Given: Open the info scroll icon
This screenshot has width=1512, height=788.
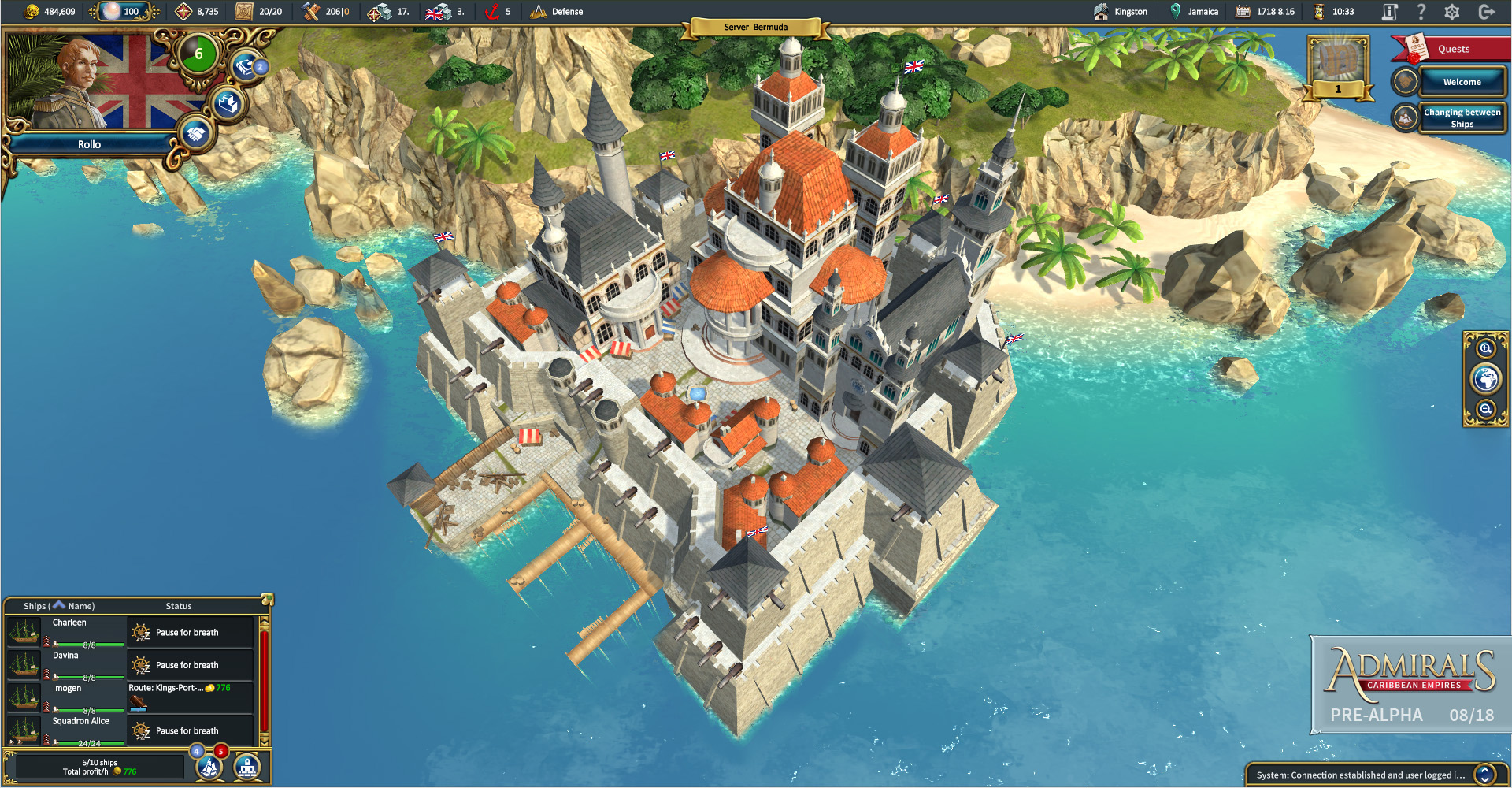Looking at the screenshot, I should [1390, 12].
